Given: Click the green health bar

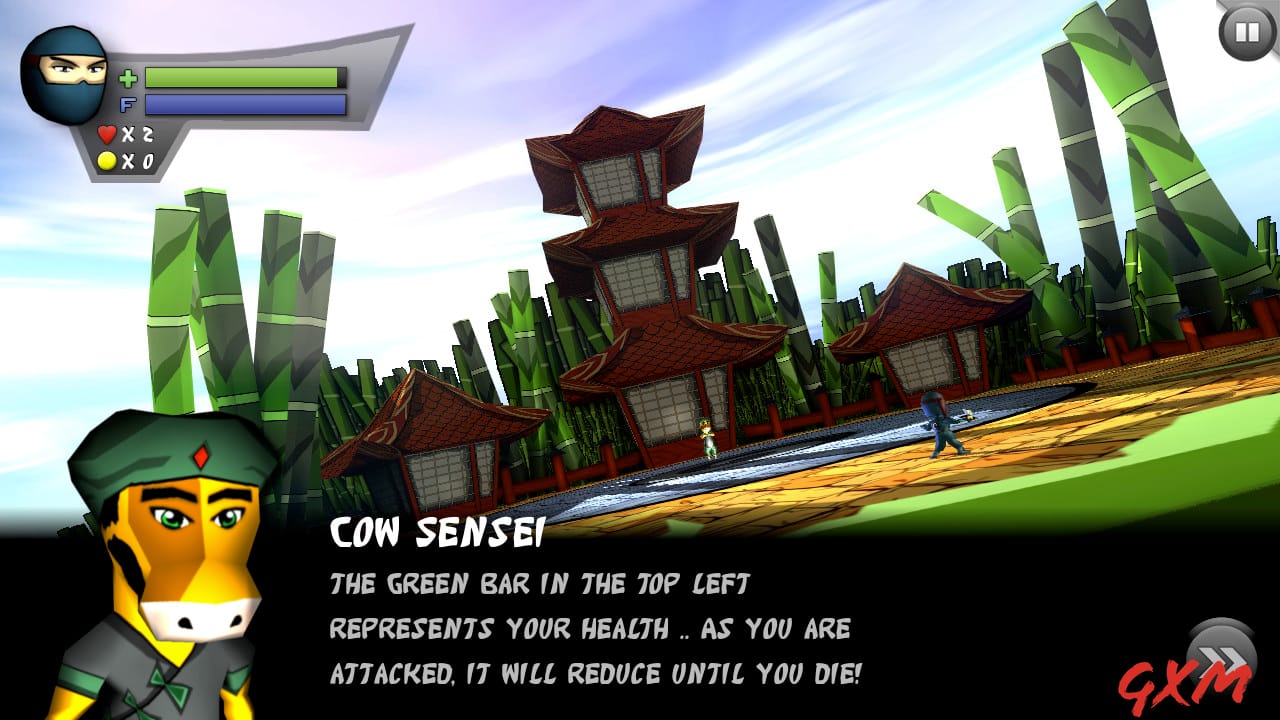Looking at the screenshot, I should tap(245, 77).
